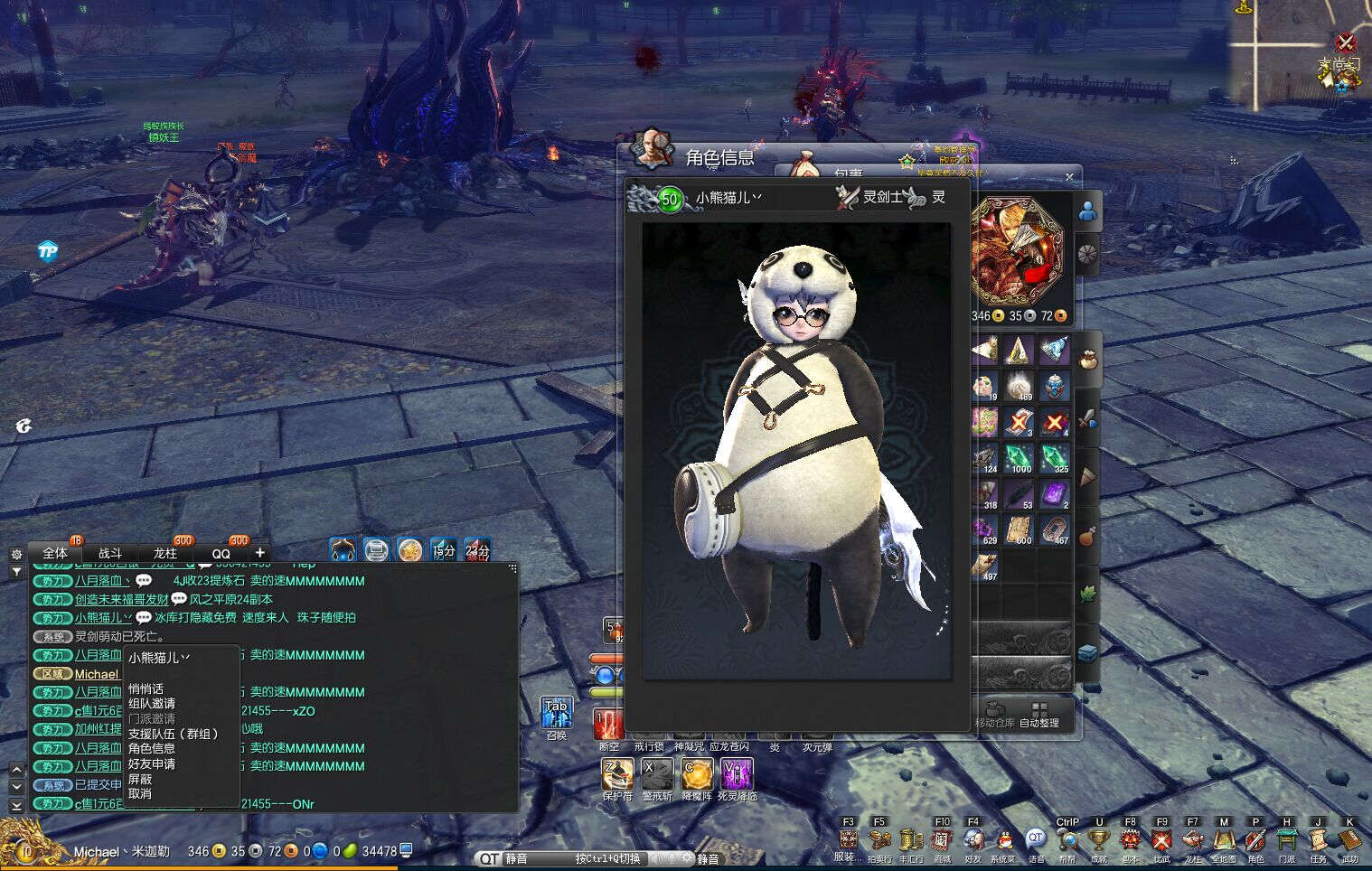Open the 龙柱 chat tab
Viewport: 1372px width, 871px height.
pyautogui.click(x=165, y=553)
